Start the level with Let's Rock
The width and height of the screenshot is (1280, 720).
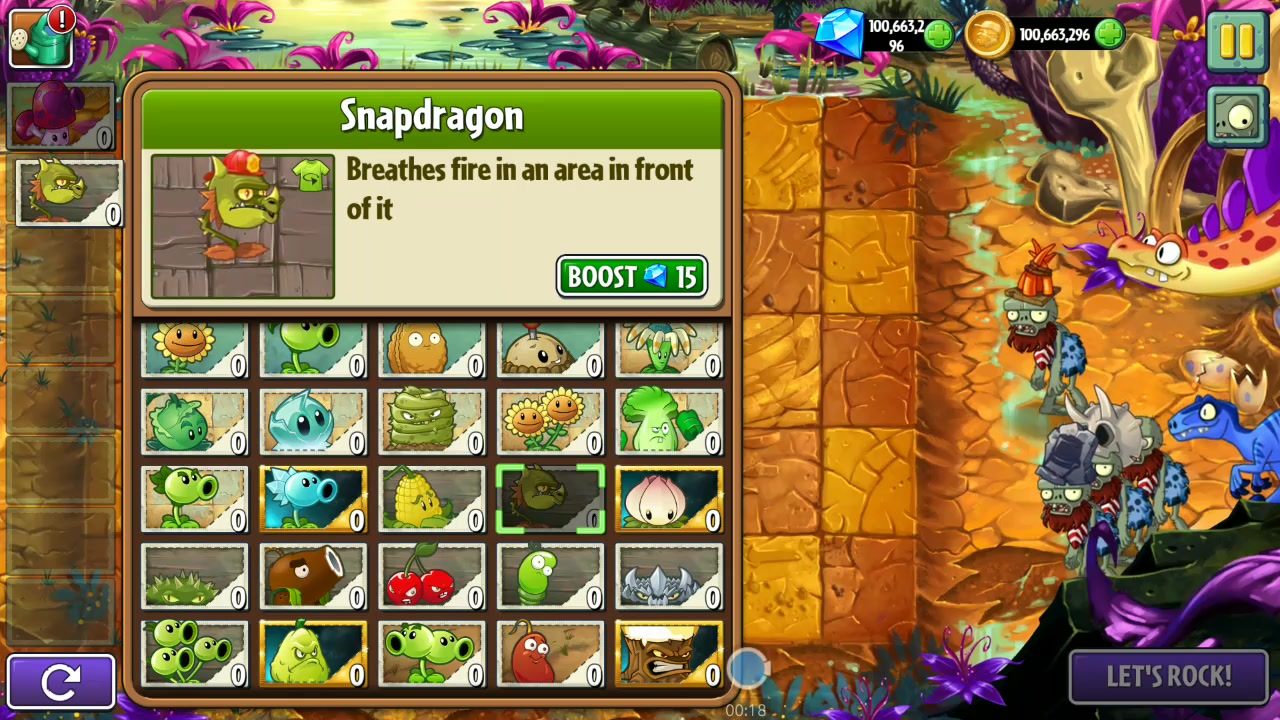click(1168, 677)
